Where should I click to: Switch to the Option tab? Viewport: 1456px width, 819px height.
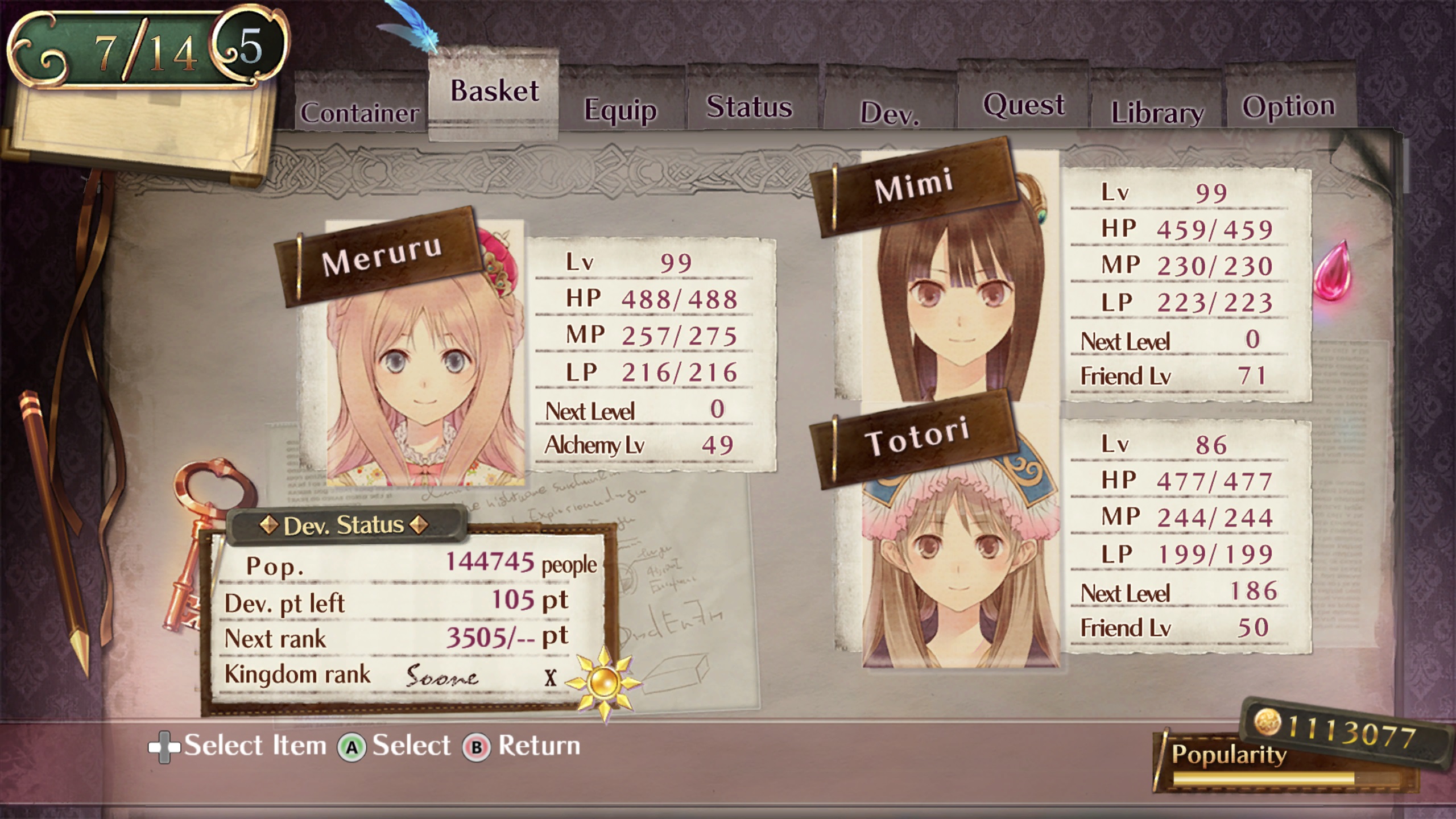coord(1288,106)
